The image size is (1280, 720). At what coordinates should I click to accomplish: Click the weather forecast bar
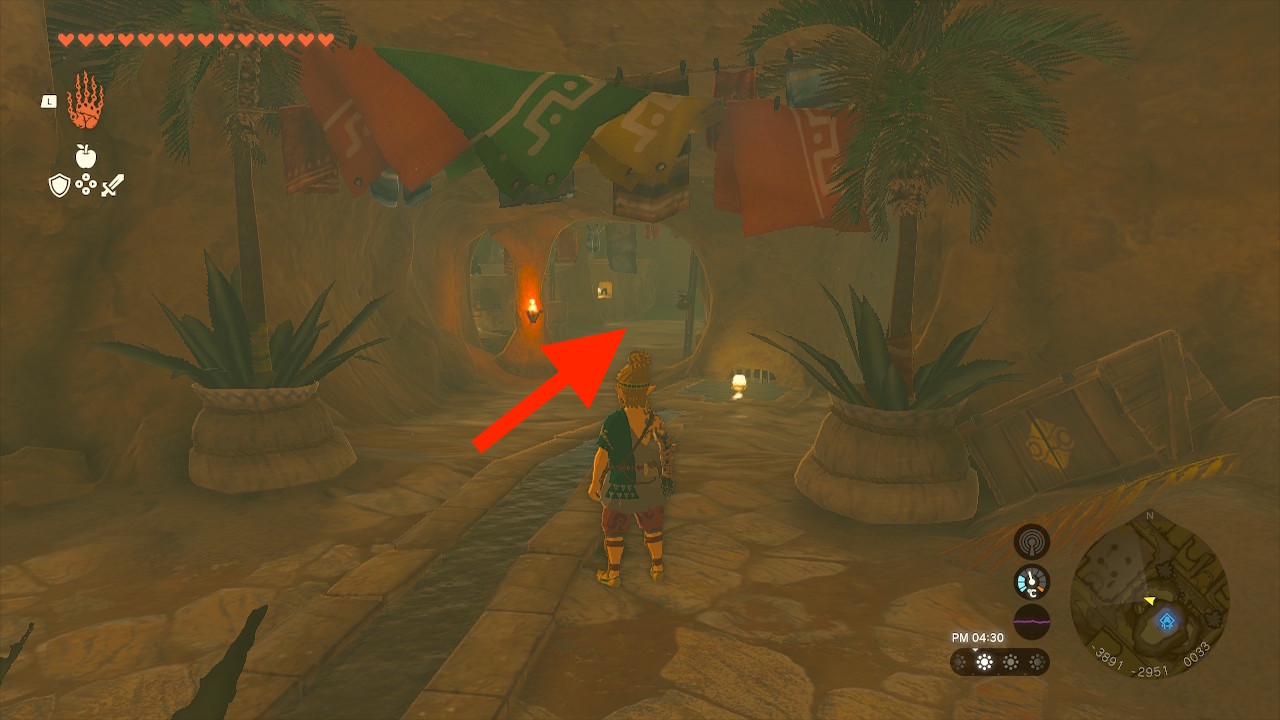pos(999,662)
